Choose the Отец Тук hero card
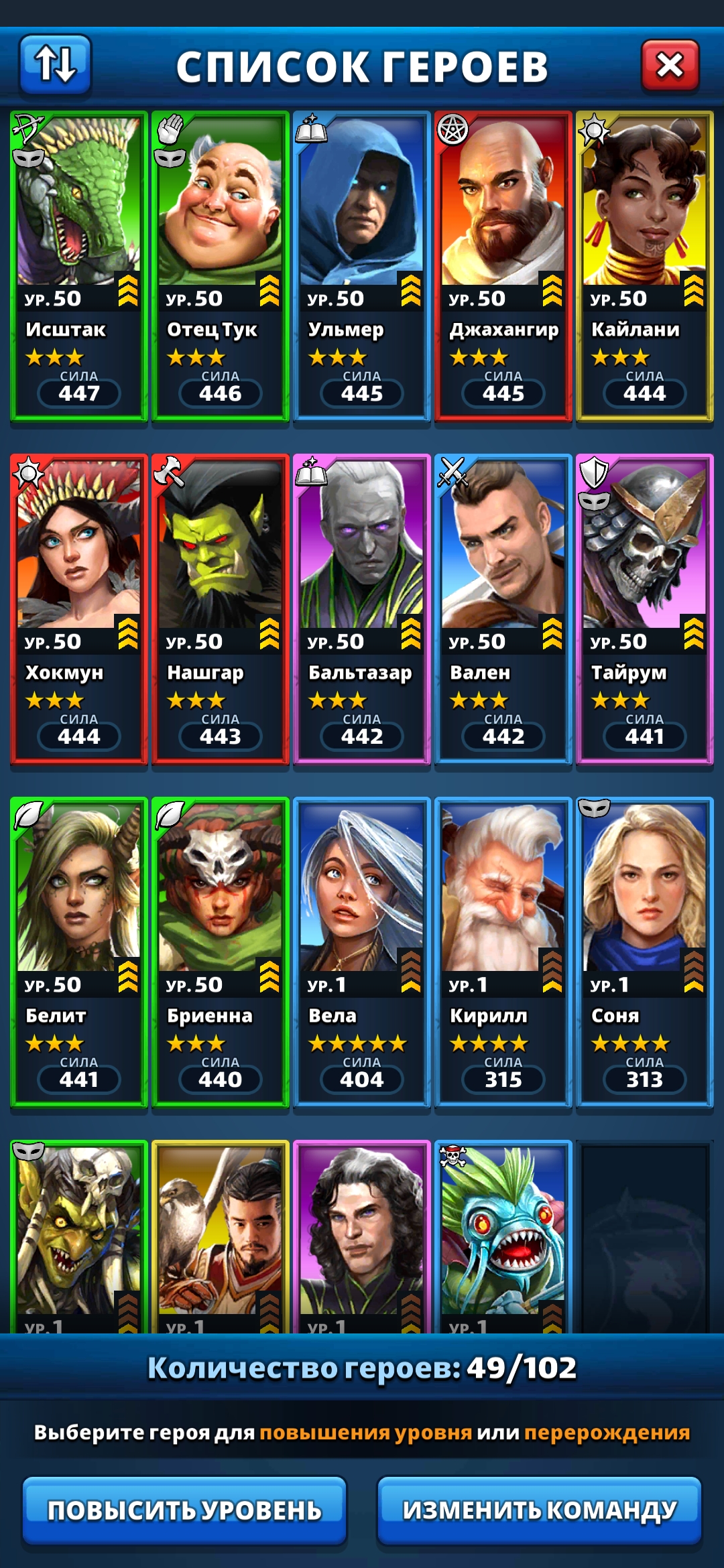The width and height of the screenshot is (724, 1568). pos(221,265)
